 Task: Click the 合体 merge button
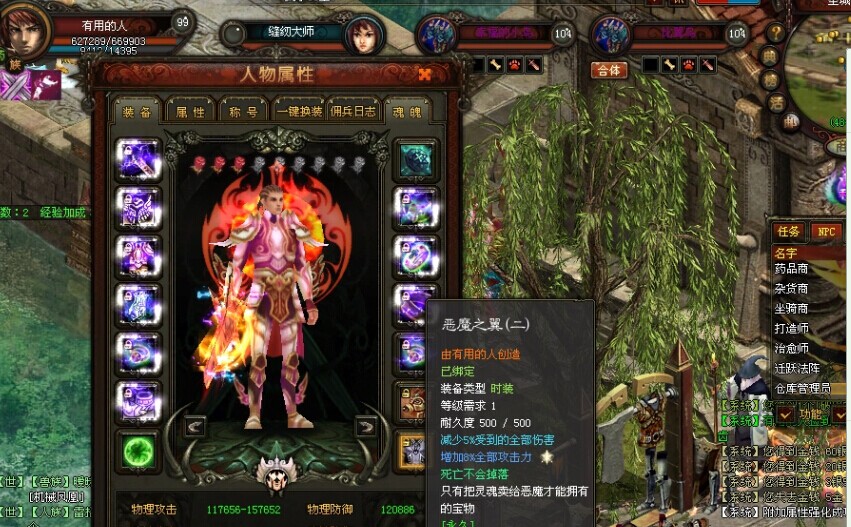(x=608, y=69)
